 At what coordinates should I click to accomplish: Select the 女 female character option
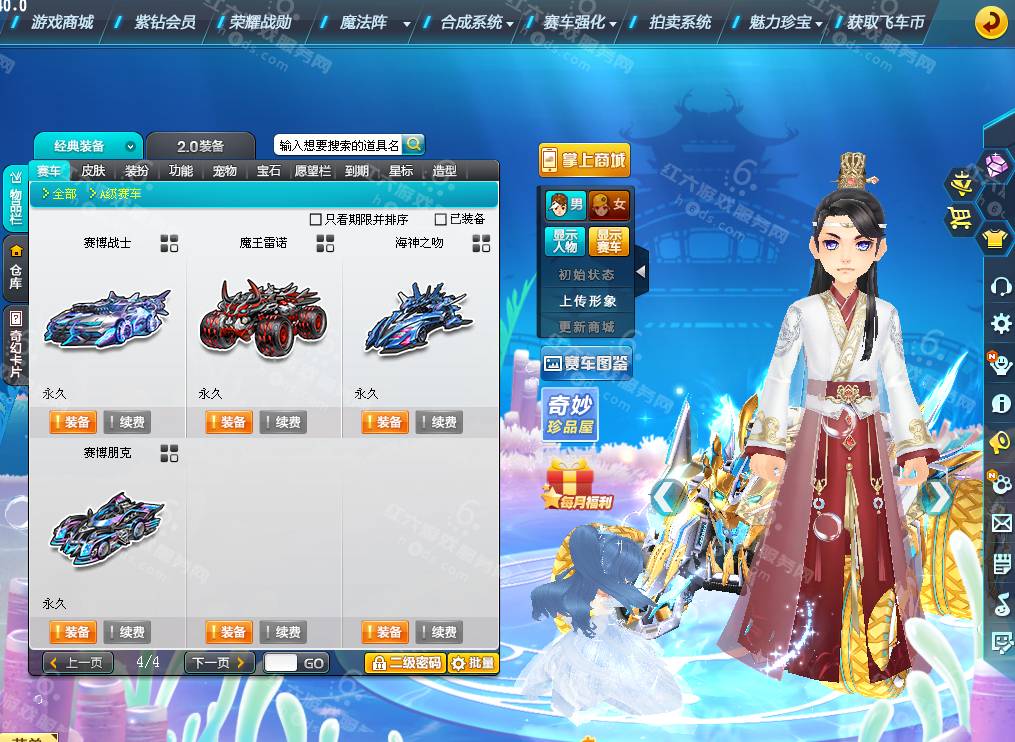(x=609, y=206)
